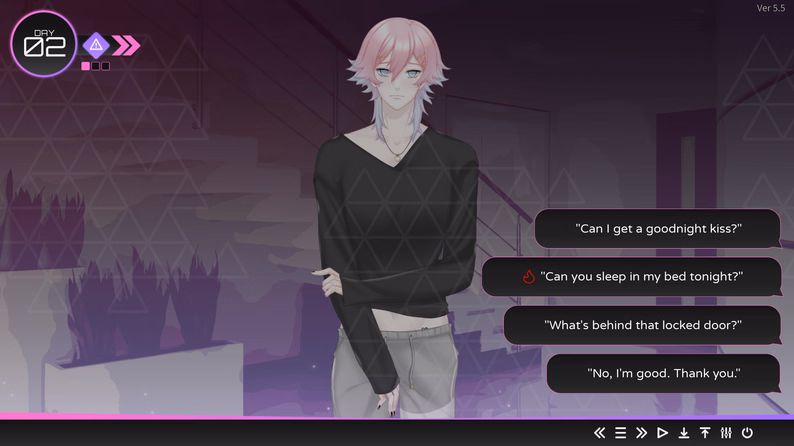Activate the skip double-right-arrow button
794x446 pixels.
coord(641,433)
